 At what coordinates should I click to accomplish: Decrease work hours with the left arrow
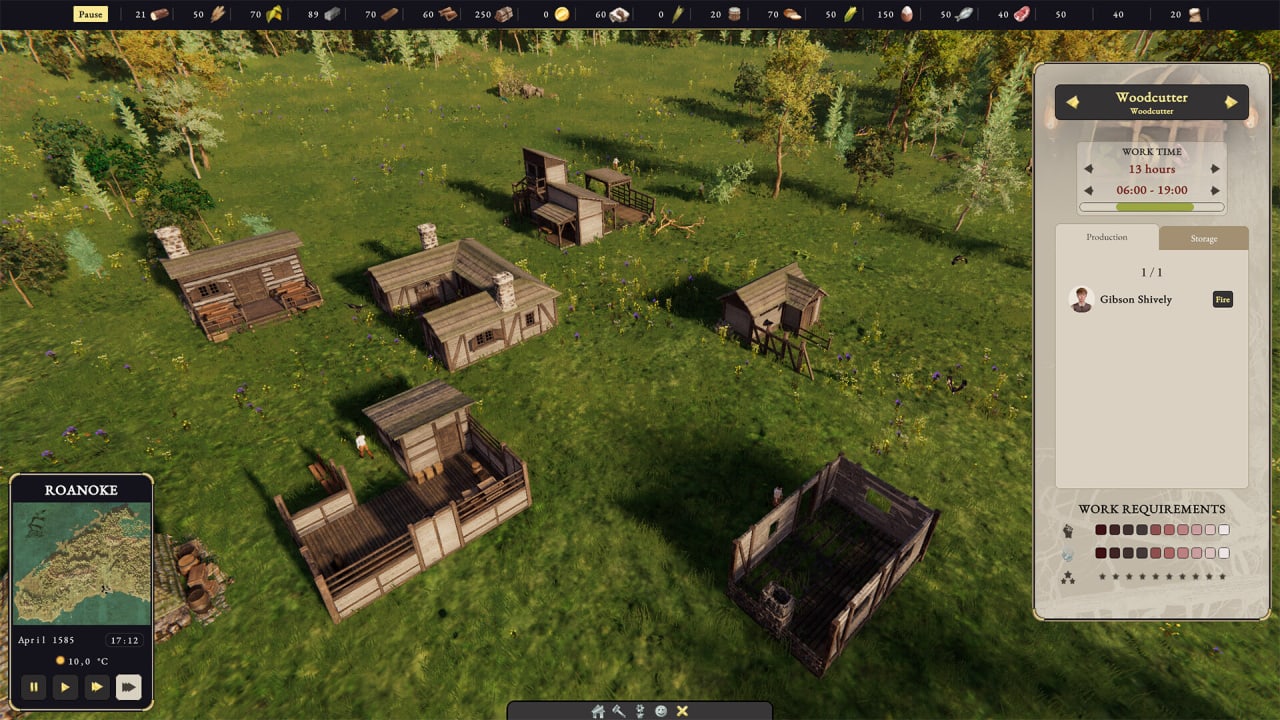1089,169
